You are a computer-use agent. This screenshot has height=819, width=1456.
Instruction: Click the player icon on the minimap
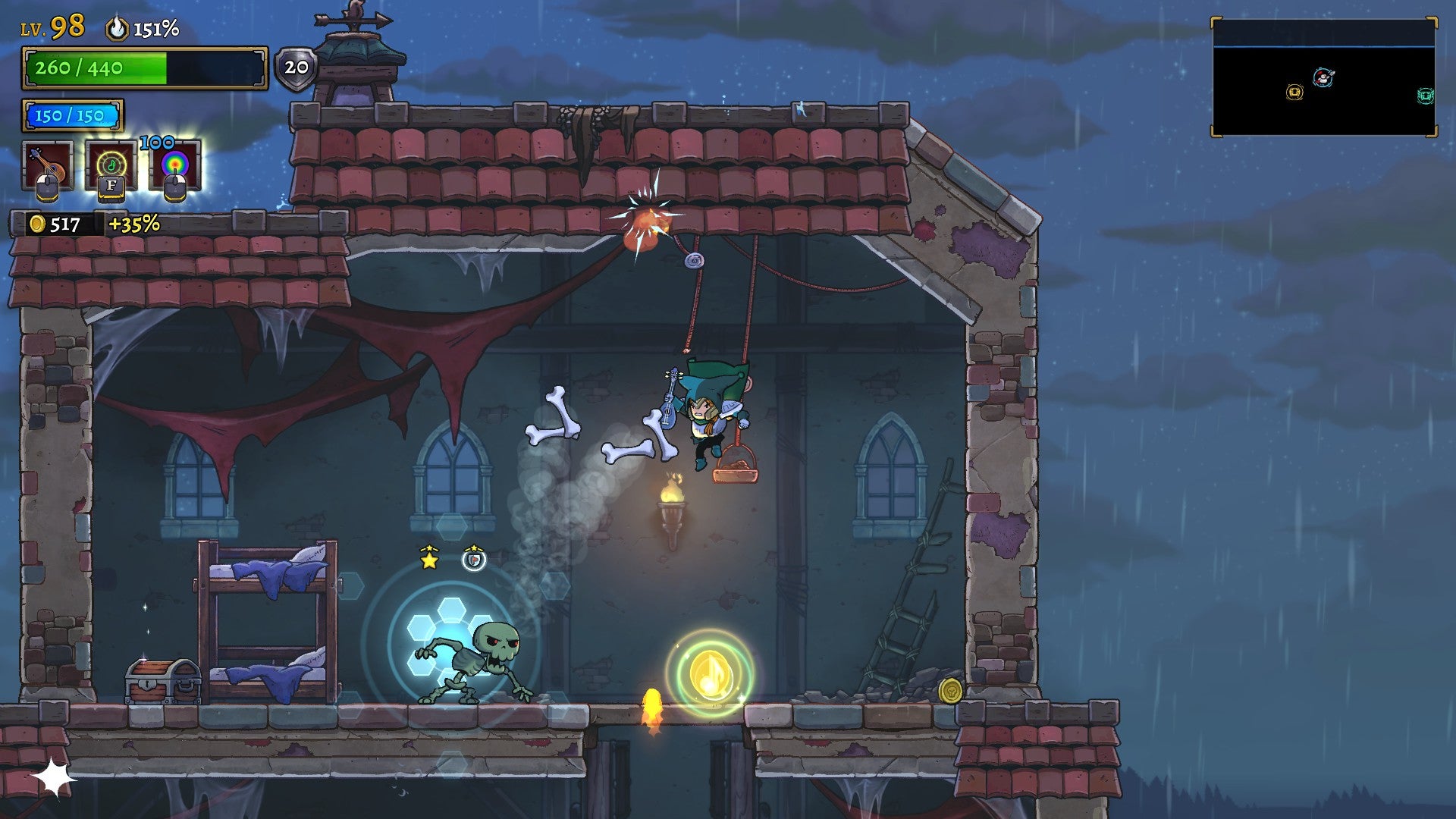(x=1323, y=77)
